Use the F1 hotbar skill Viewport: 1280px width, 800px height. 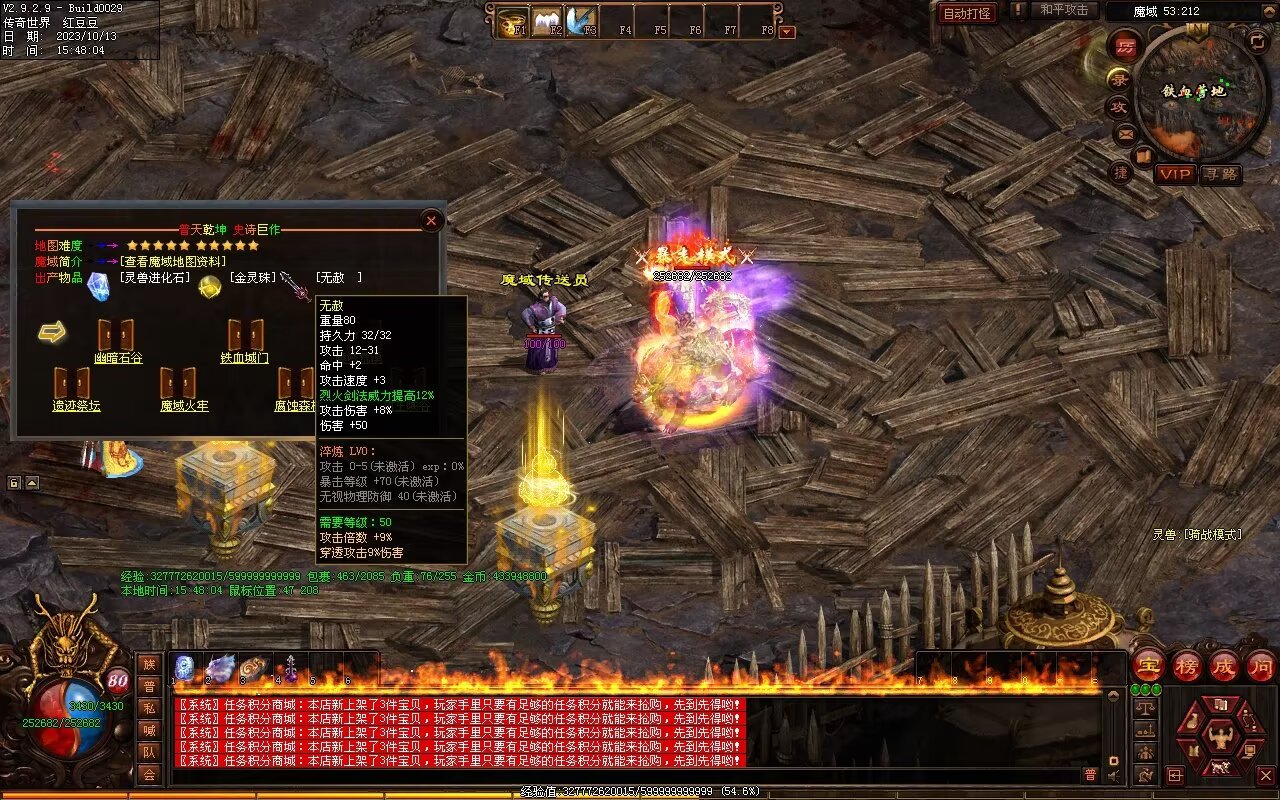(x=514, y=21)
